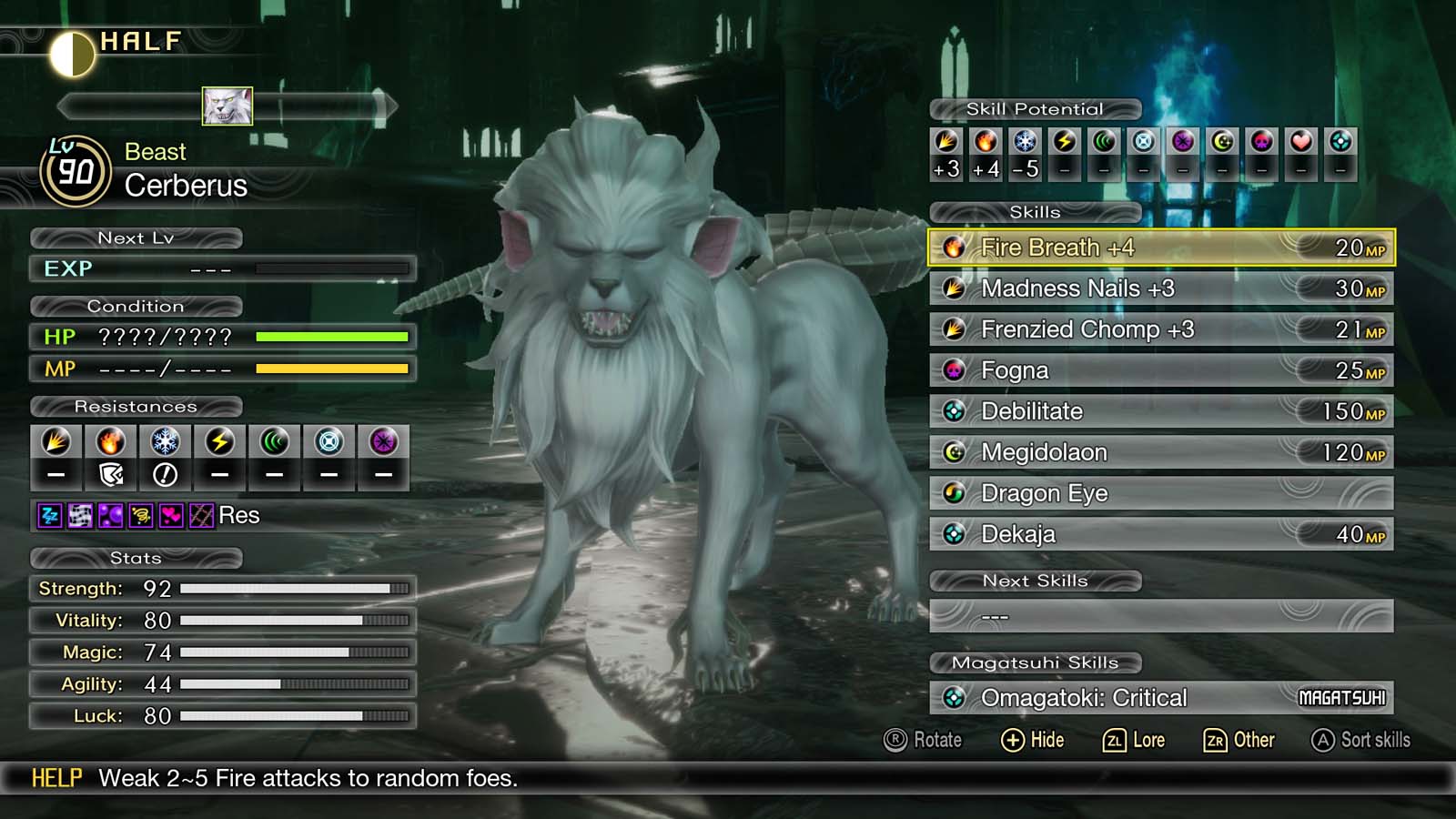Click the green HP progress bar
This screenshot has width=1456, height=819.
coord(330,337)
